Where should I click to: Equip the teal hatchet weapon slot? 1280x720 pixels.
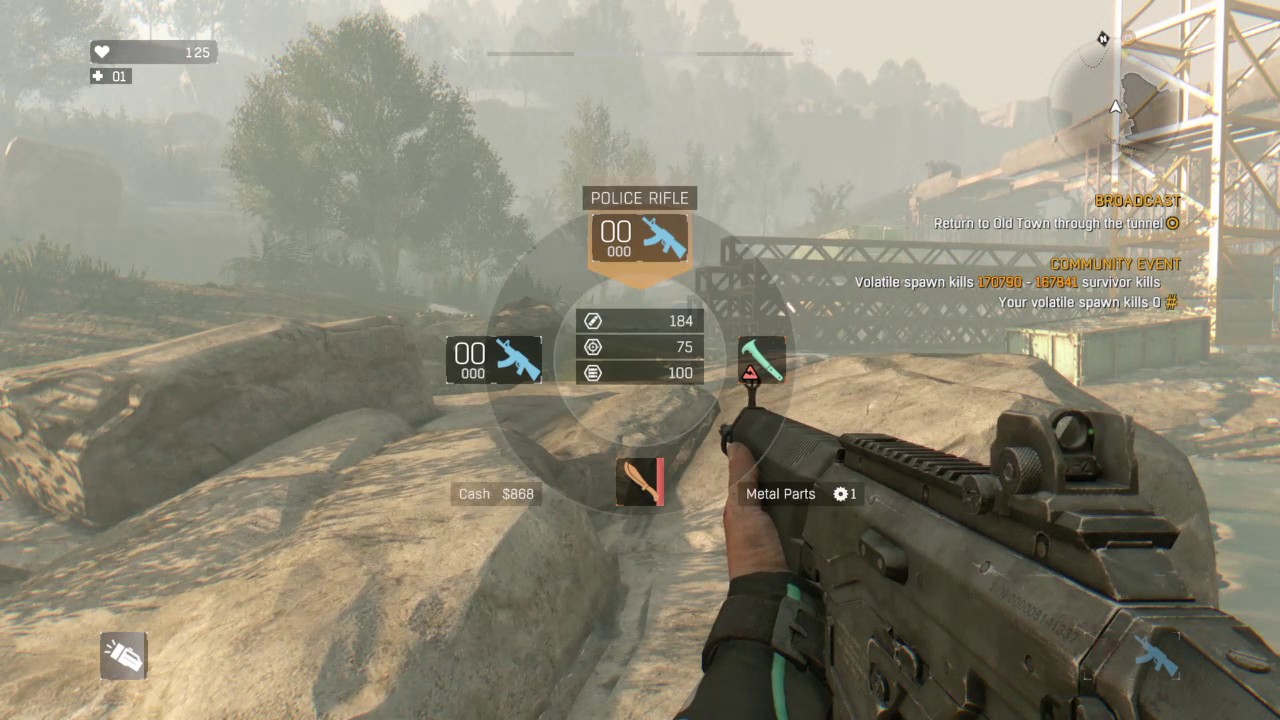[761, 360]
